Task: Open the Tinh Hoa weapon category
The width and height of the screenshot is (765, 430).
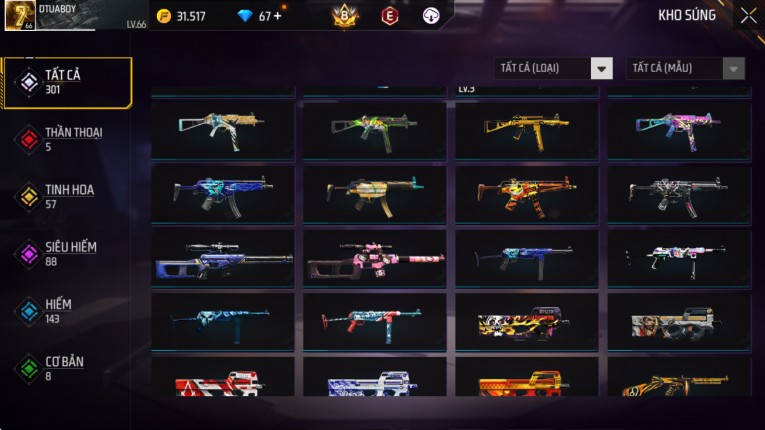Action: point(67,196)
